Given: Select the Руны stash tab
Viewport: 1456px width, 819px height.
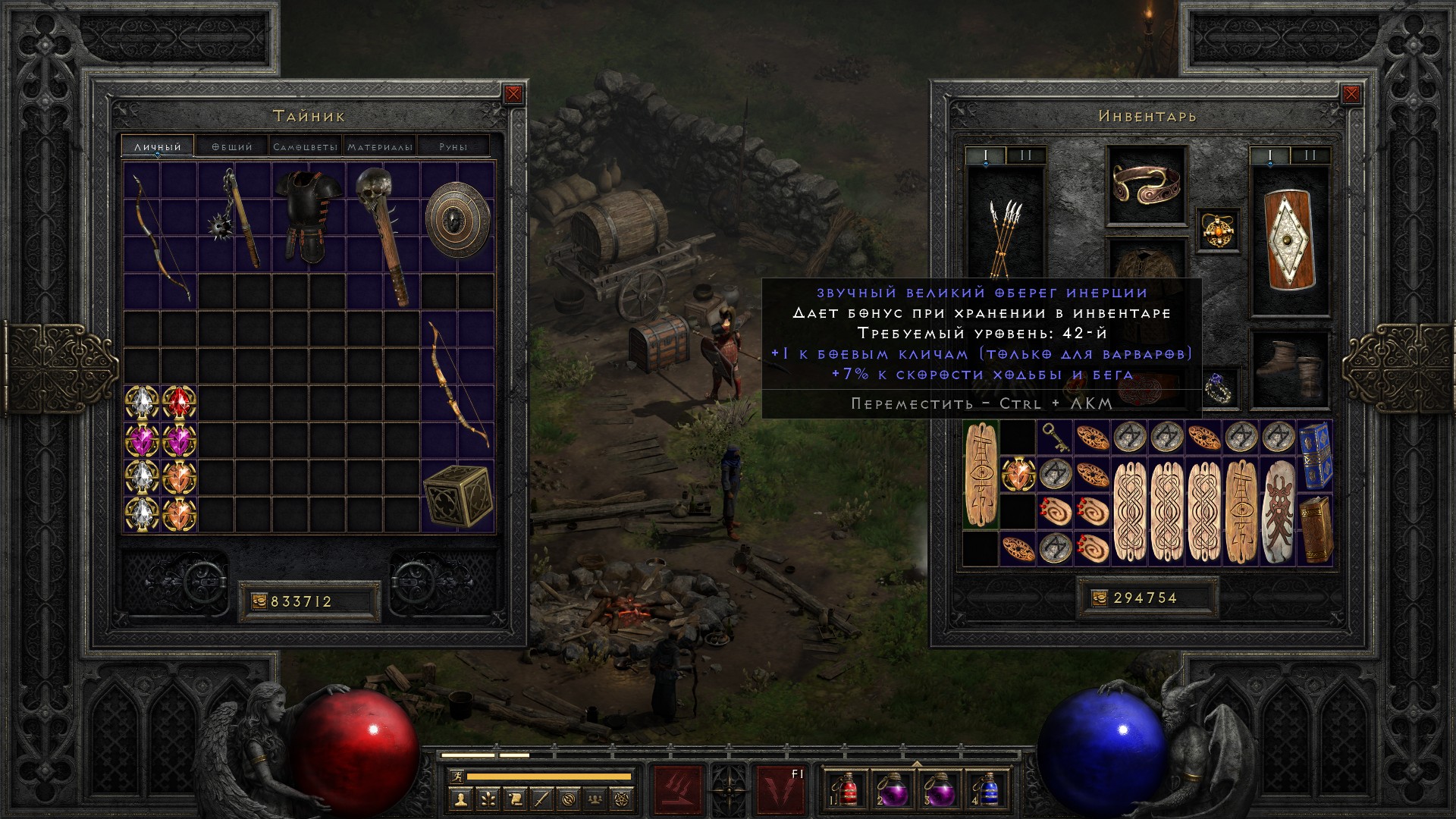Looking at the screenshot, I should pyautogui.click(x=453, y=146).
